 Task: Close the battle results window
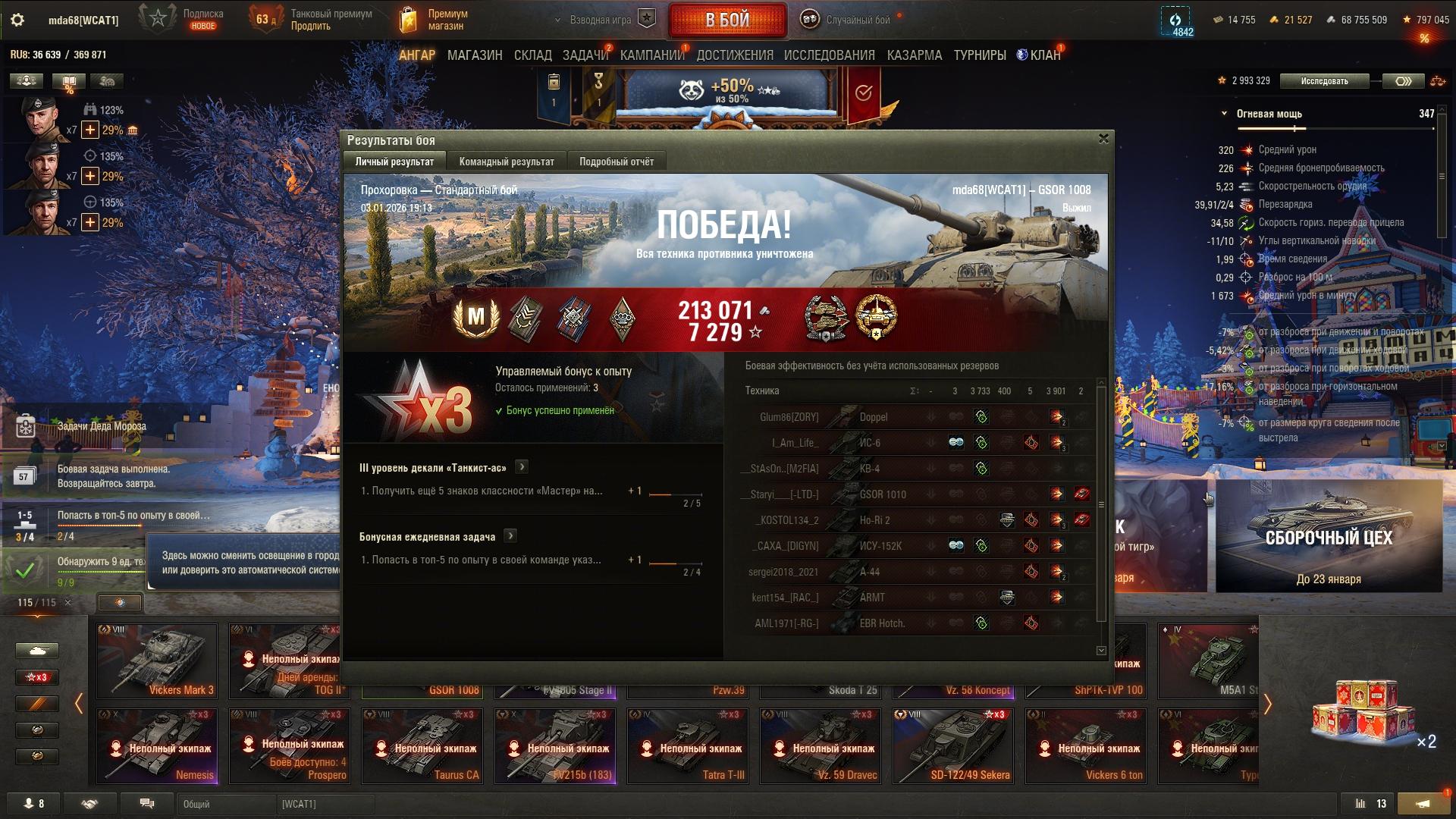click(1103, 139)
